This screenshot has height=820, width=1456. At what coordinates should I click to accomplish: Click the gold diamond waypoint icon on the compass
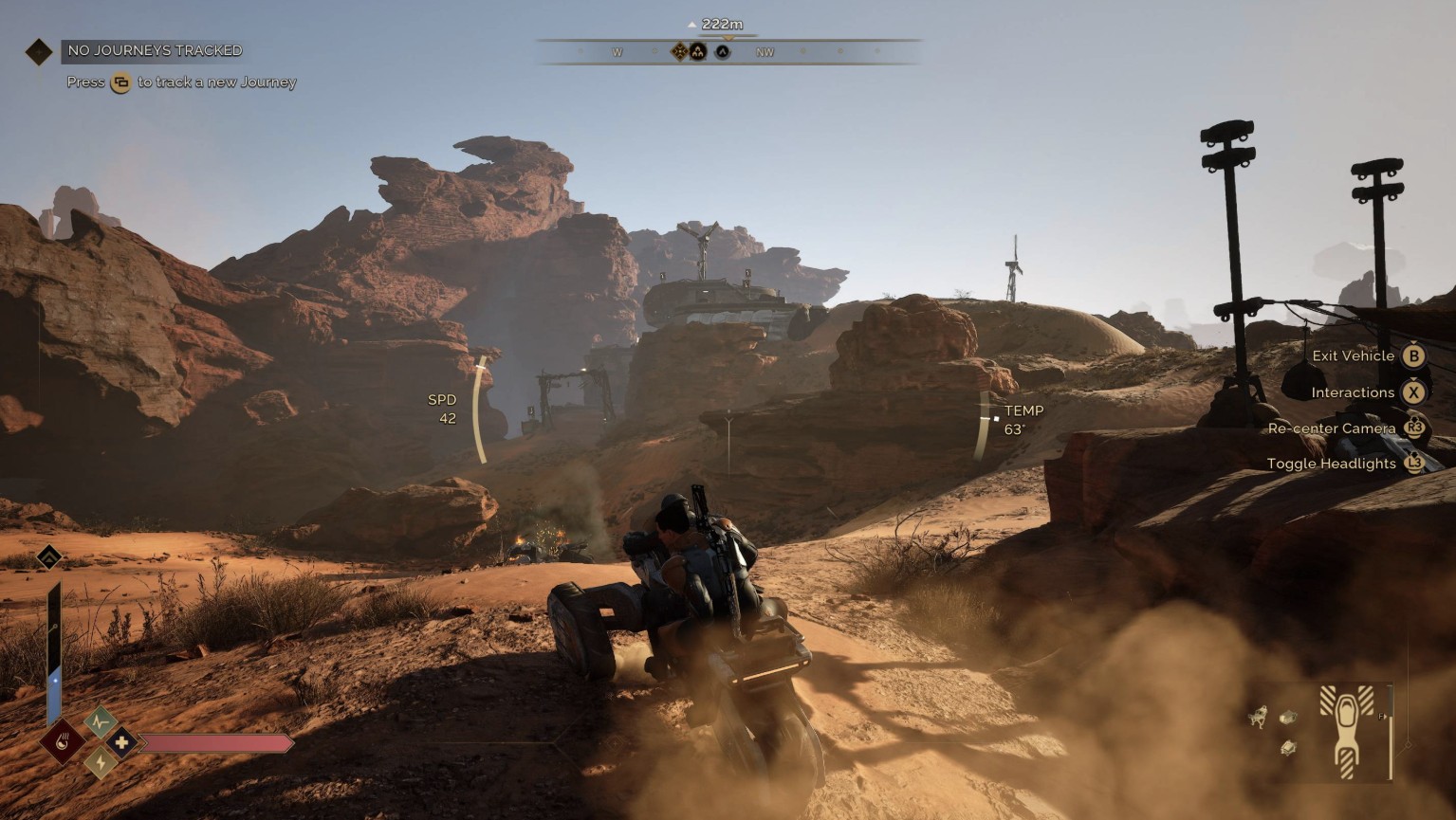[680, 51]
